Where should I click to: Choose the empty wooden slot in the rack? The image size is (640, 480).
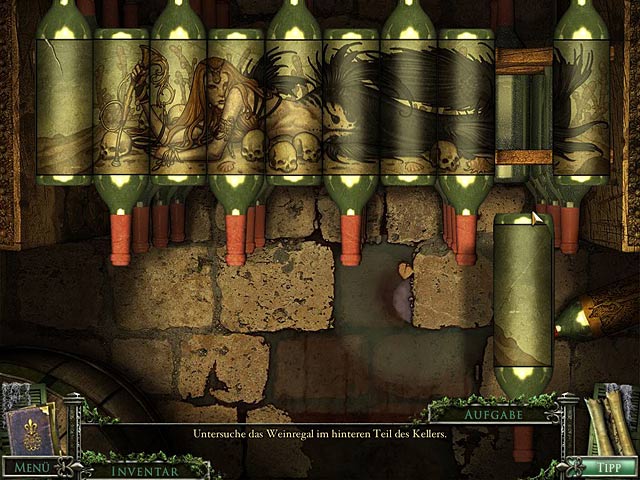coord(523,107)
